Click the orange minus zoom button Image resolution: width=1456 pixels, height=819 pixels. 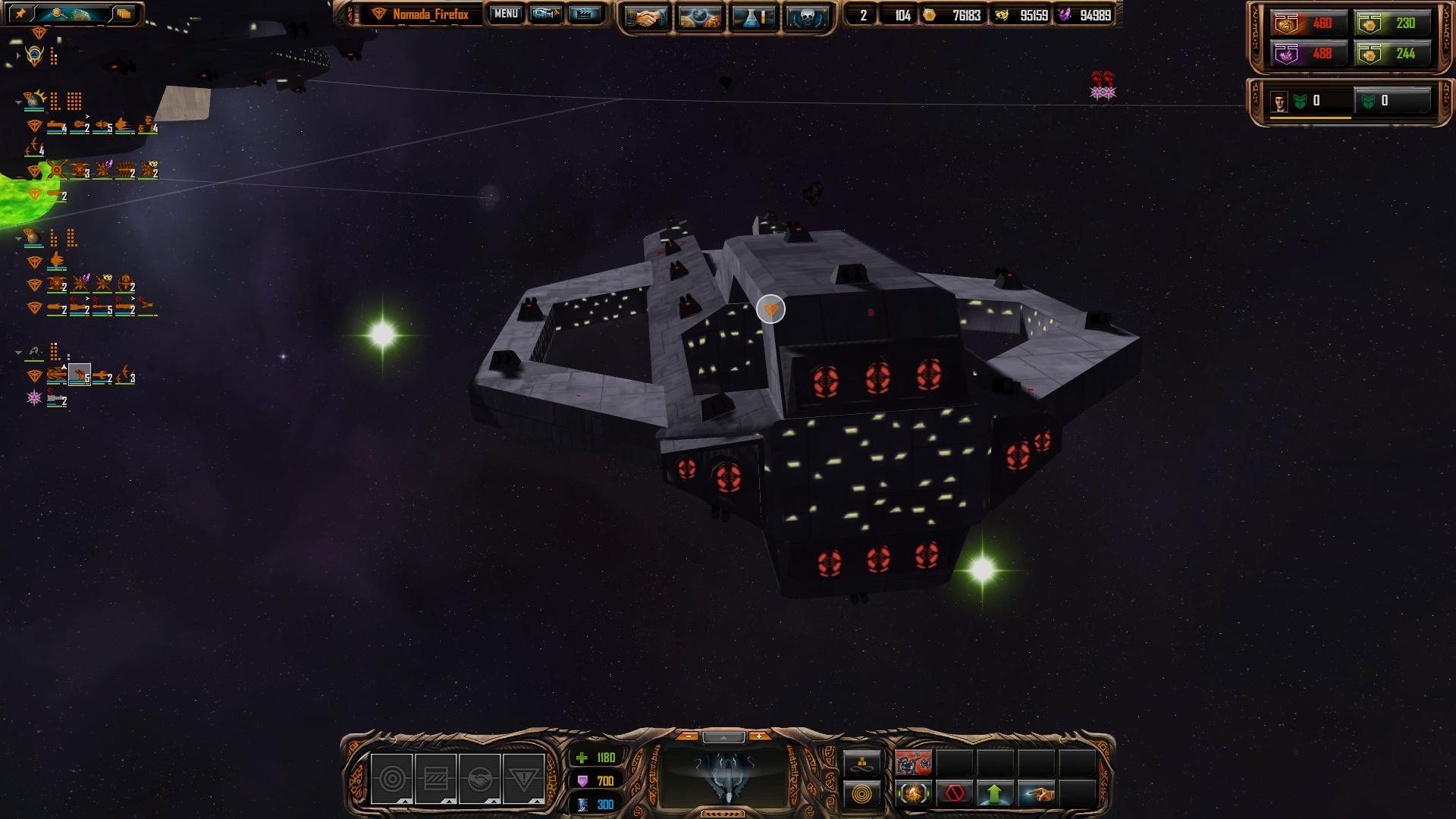(688, 736)
